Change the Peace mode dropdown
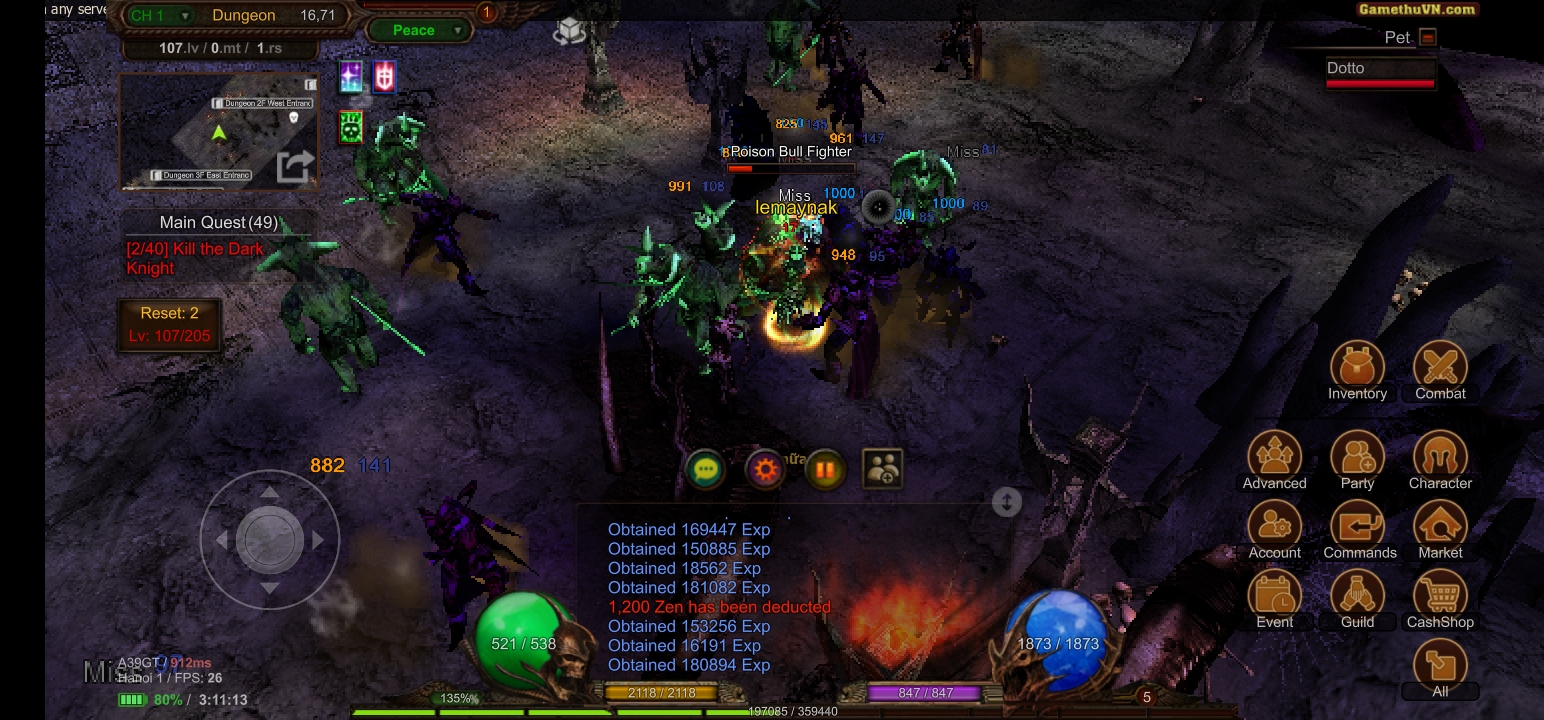 point(419,30)
